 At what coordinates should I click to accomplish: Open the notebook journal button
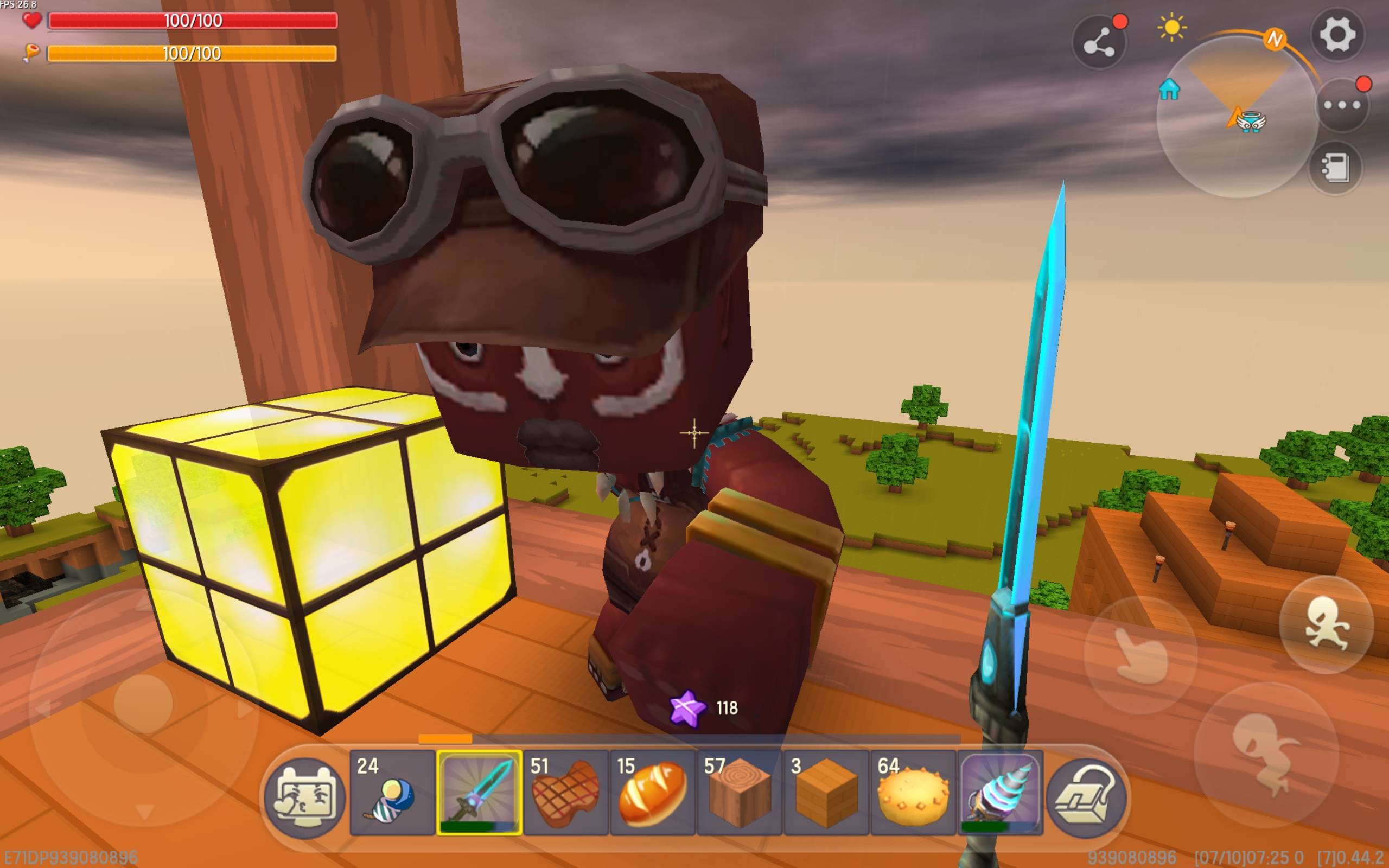[1335, 168]
